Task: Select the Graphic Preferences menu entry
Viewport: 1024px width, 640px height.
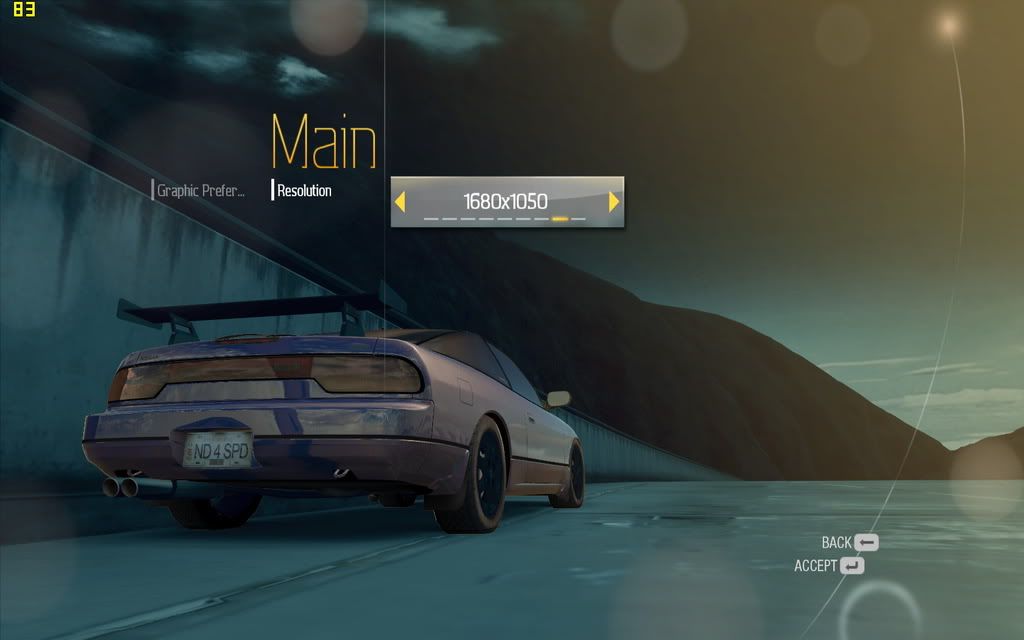Action: [x=201, y=190]
